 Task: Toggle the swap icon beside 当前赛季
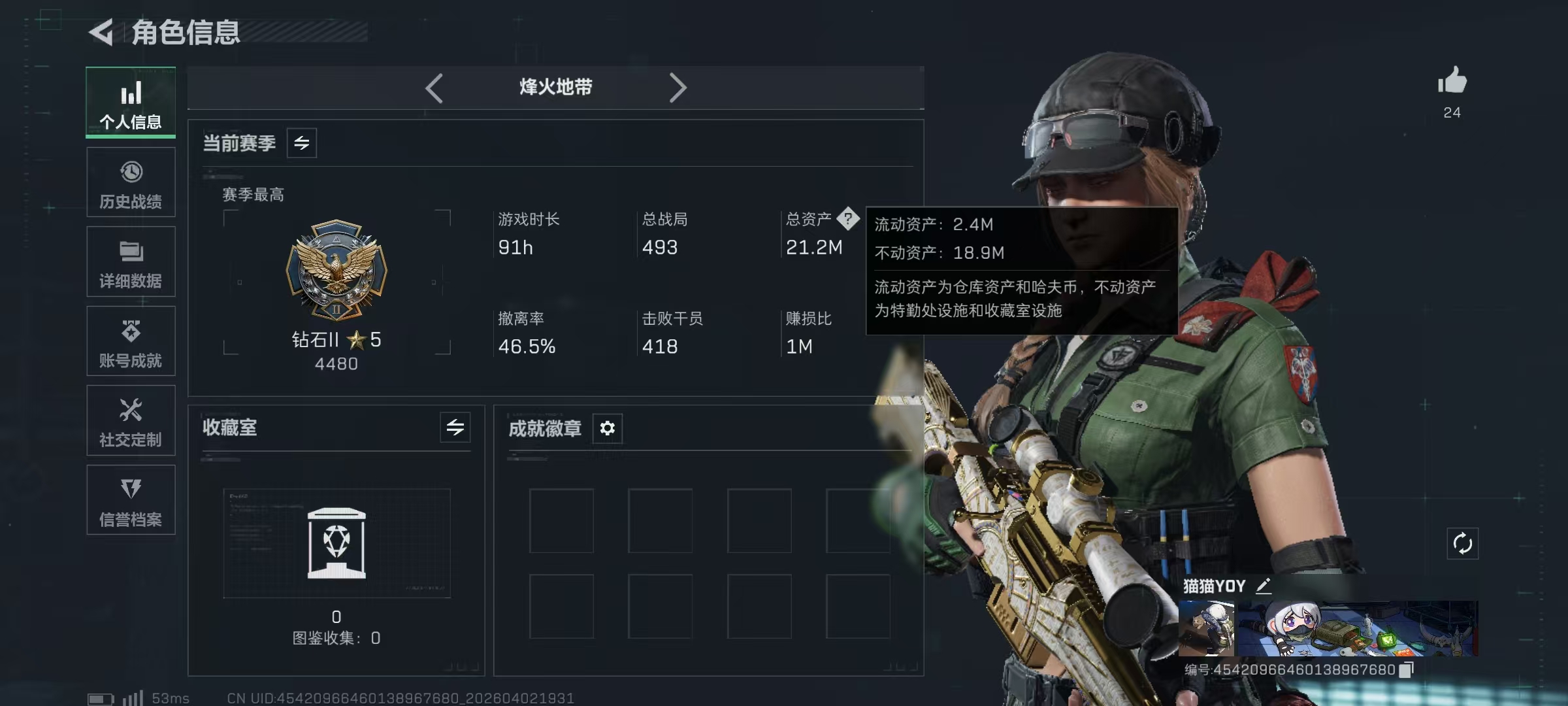[x=301, y=142]
